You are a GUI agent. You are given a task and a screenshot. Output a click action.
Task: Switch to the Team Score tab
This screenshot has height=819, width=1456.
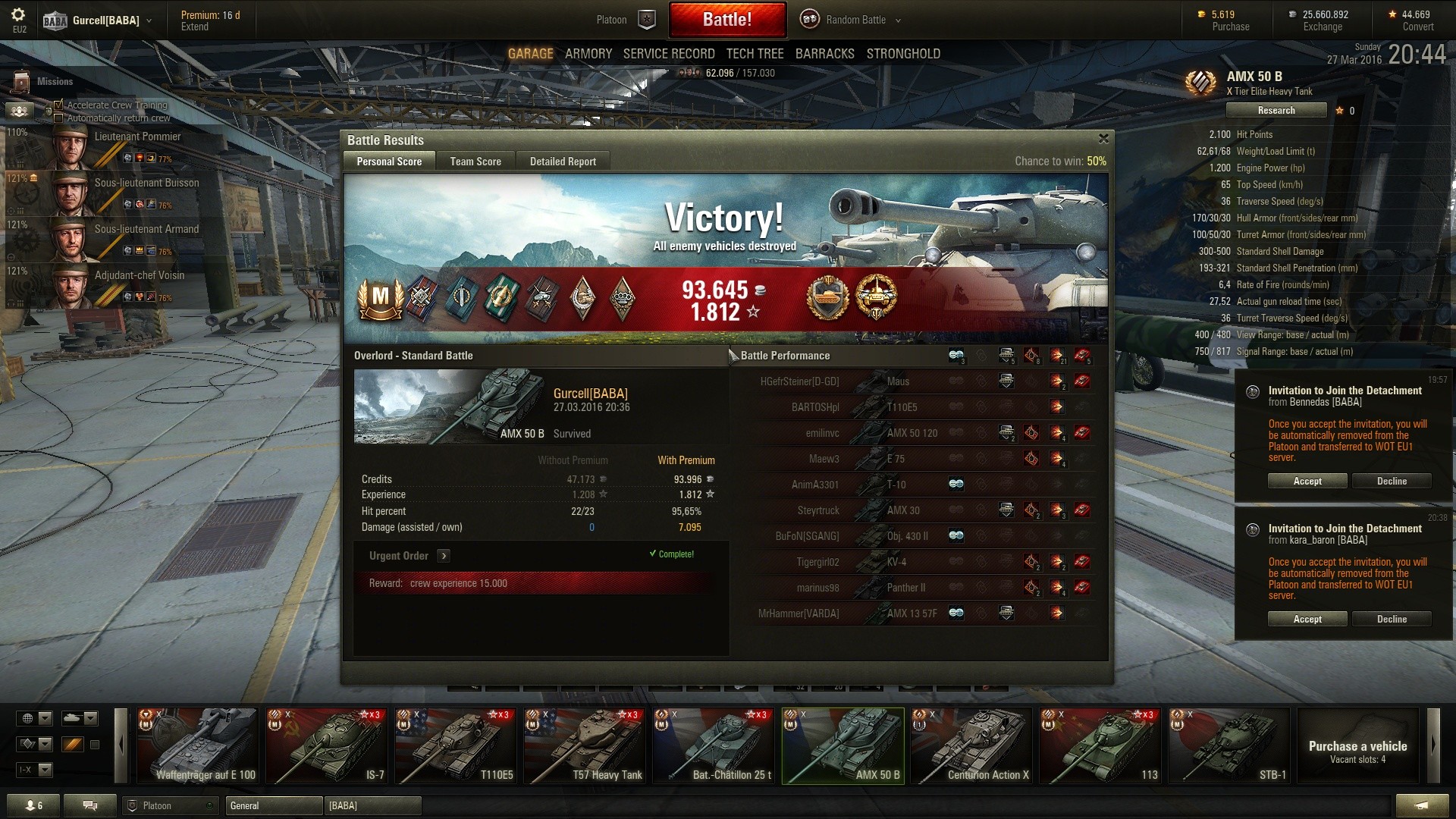coord(475,162)
